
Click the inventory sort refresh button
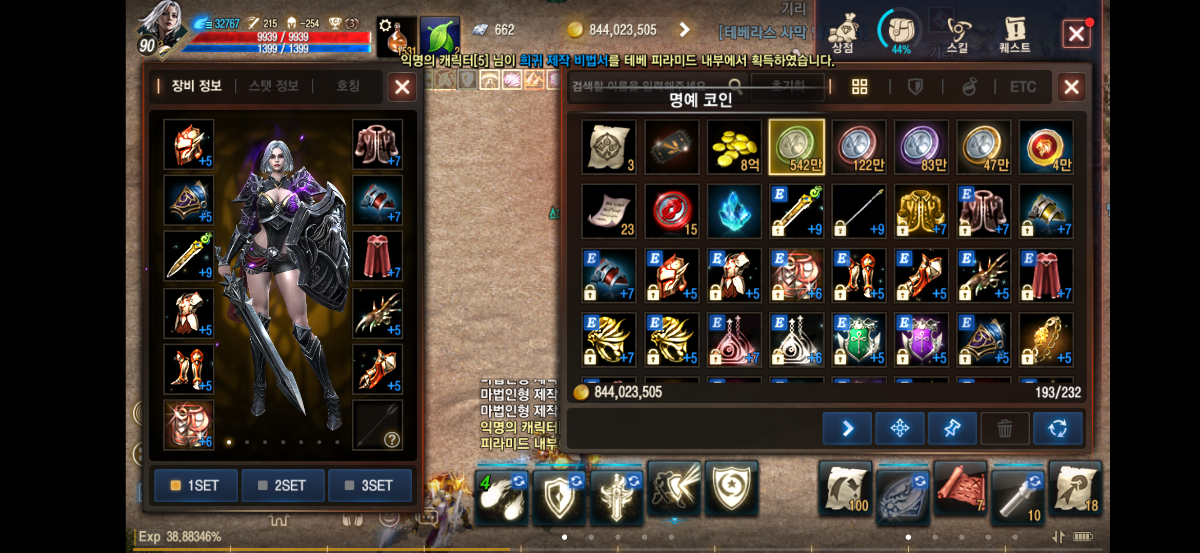1057,429
